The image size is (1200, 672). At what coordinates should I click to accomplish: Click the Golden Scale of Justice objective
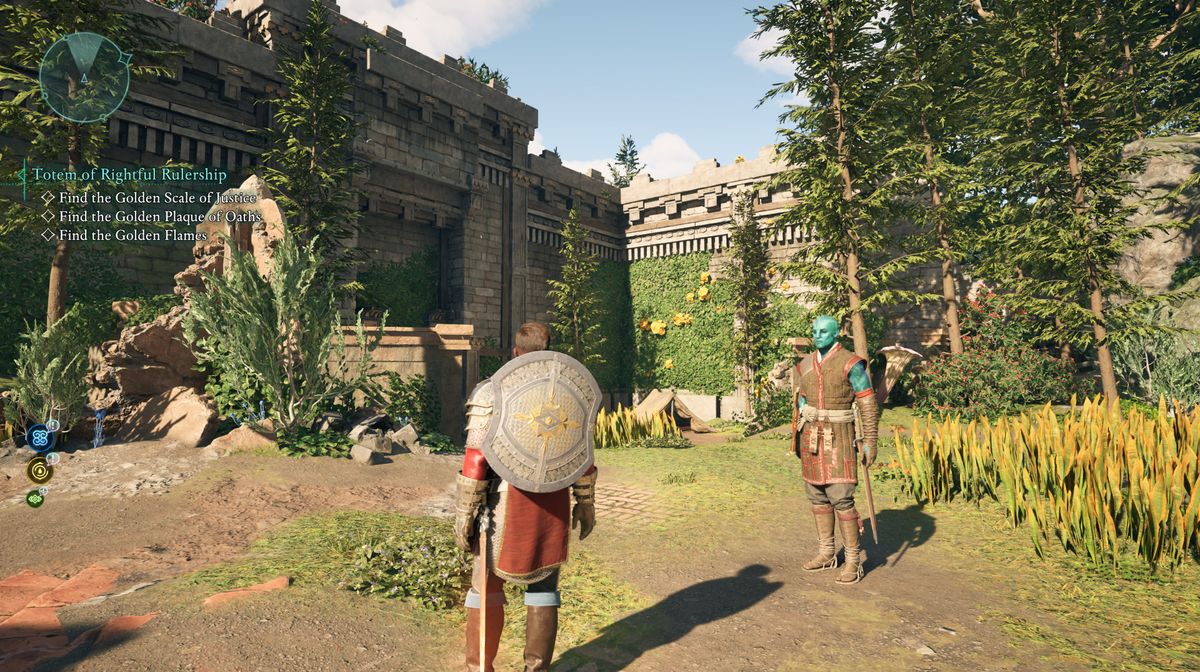click(x=157, y=197)
